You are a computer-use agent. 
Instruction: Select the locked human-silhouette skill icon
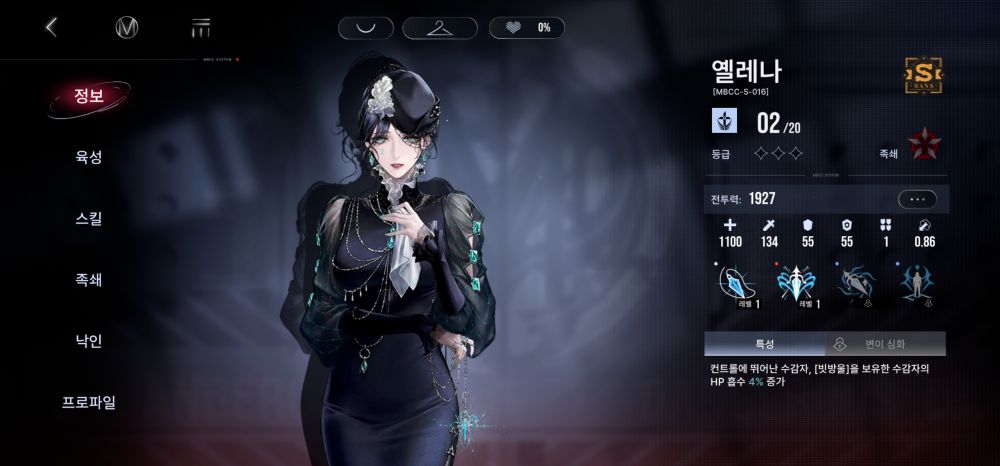(x=915, y=284)
